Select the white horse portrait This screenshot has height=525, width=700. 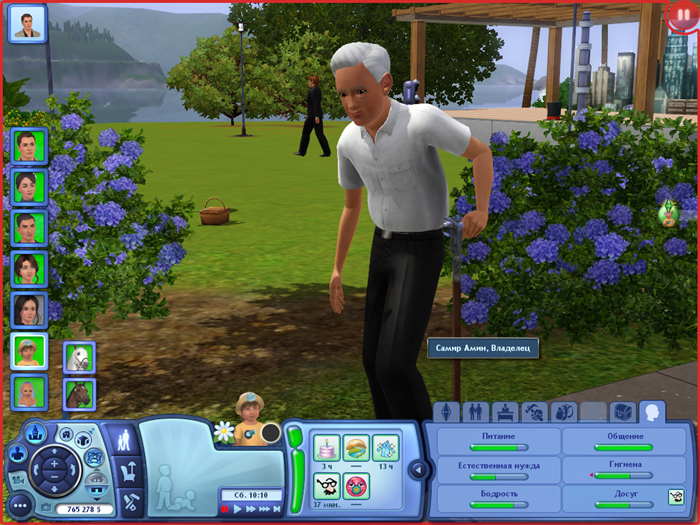(79, 357)
